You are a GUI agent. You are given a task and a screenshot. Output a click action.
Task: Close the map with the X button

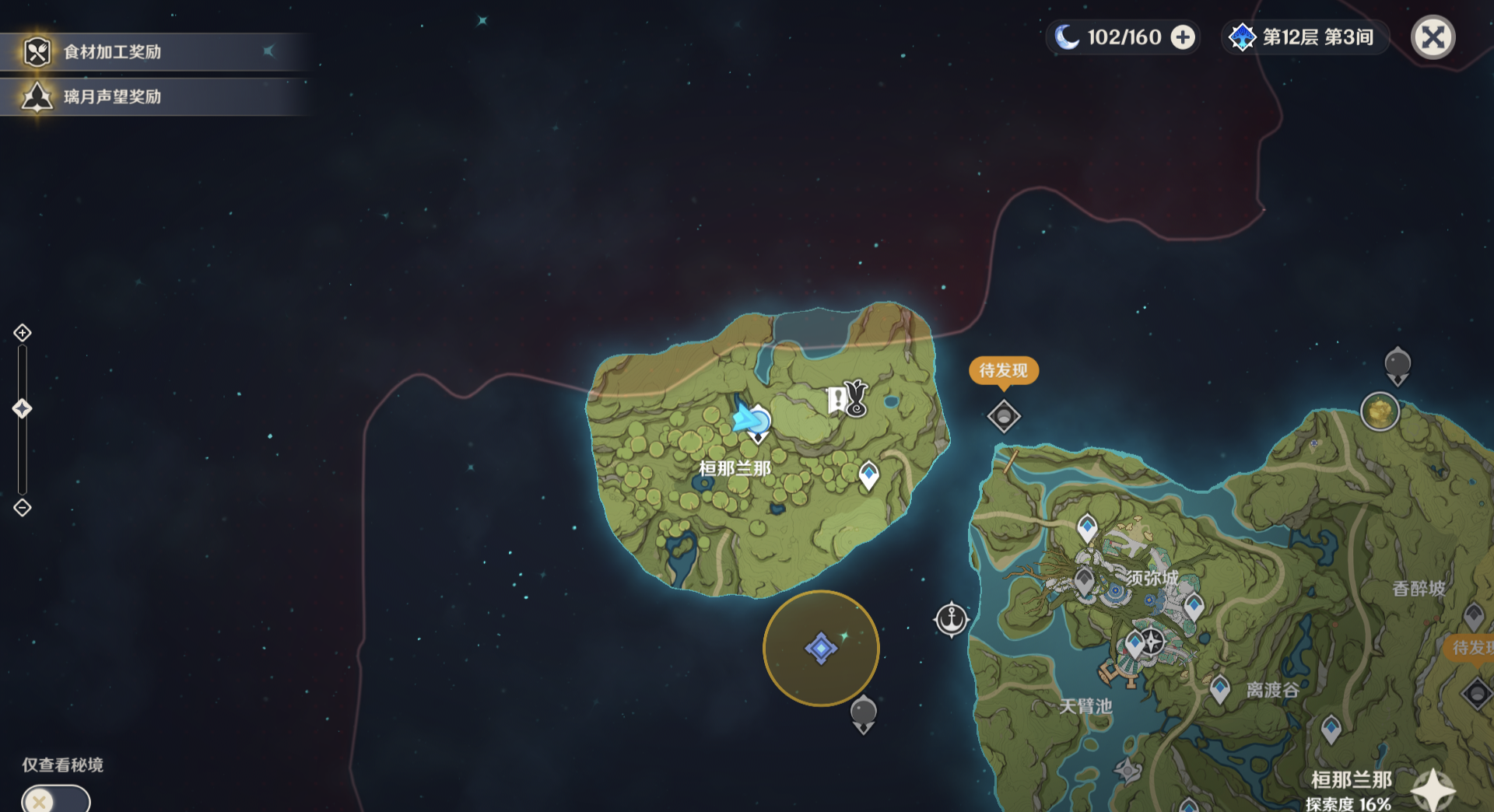[x=1433, y=37]
